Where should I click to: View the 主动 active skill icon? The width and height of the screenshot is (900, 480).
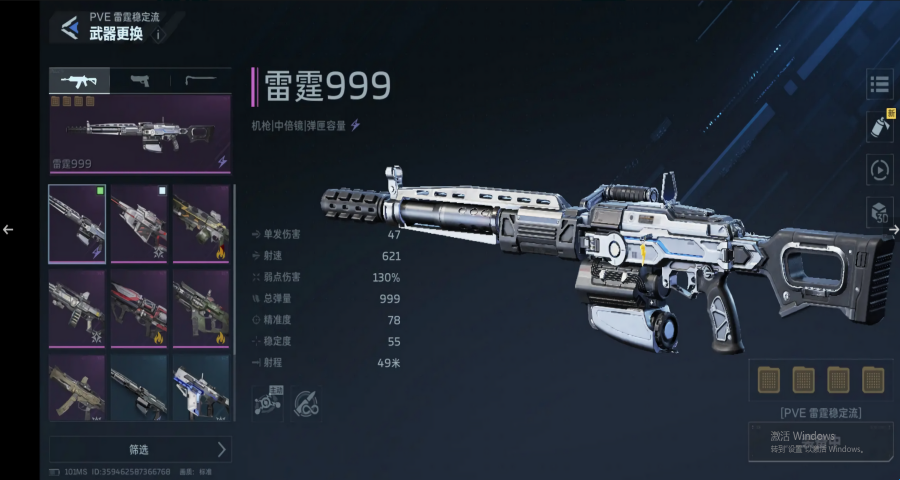tap(267, 403)
